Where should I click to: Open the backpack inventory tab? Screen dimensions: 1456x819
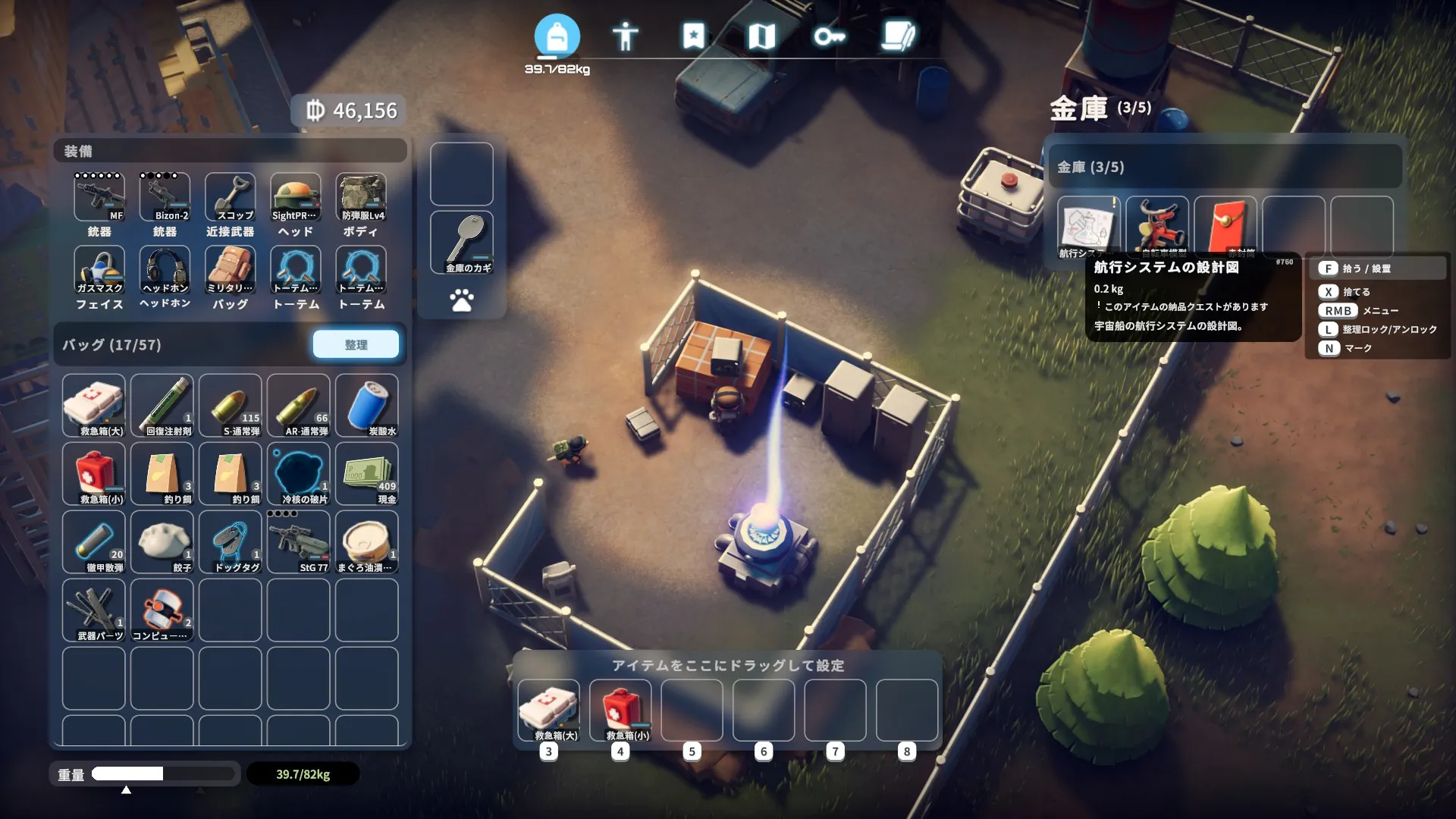click(557, 36)
